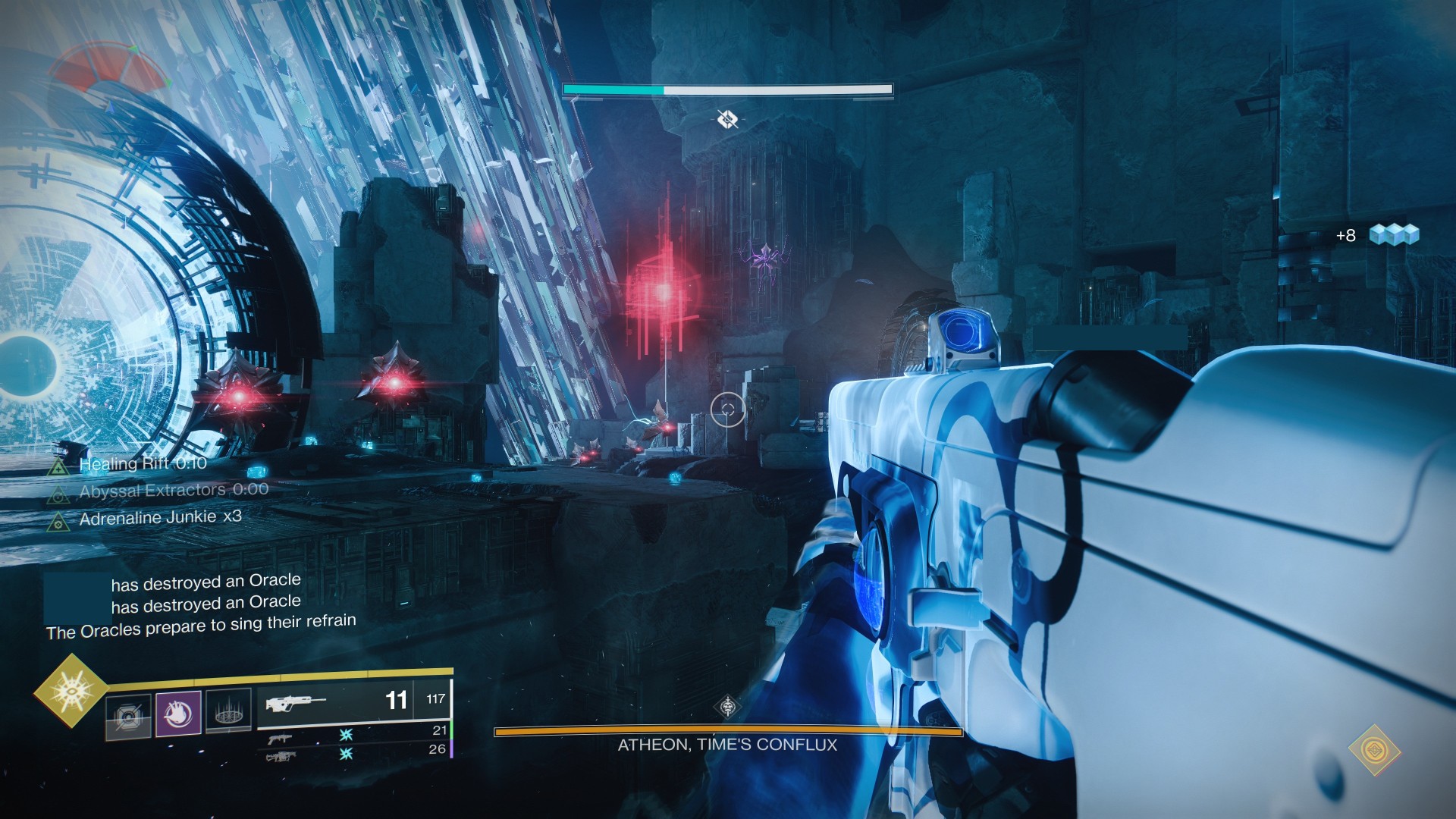The image size is (1456, 819).
Task: Select the grenade ability icon
Action: (128, 716)
